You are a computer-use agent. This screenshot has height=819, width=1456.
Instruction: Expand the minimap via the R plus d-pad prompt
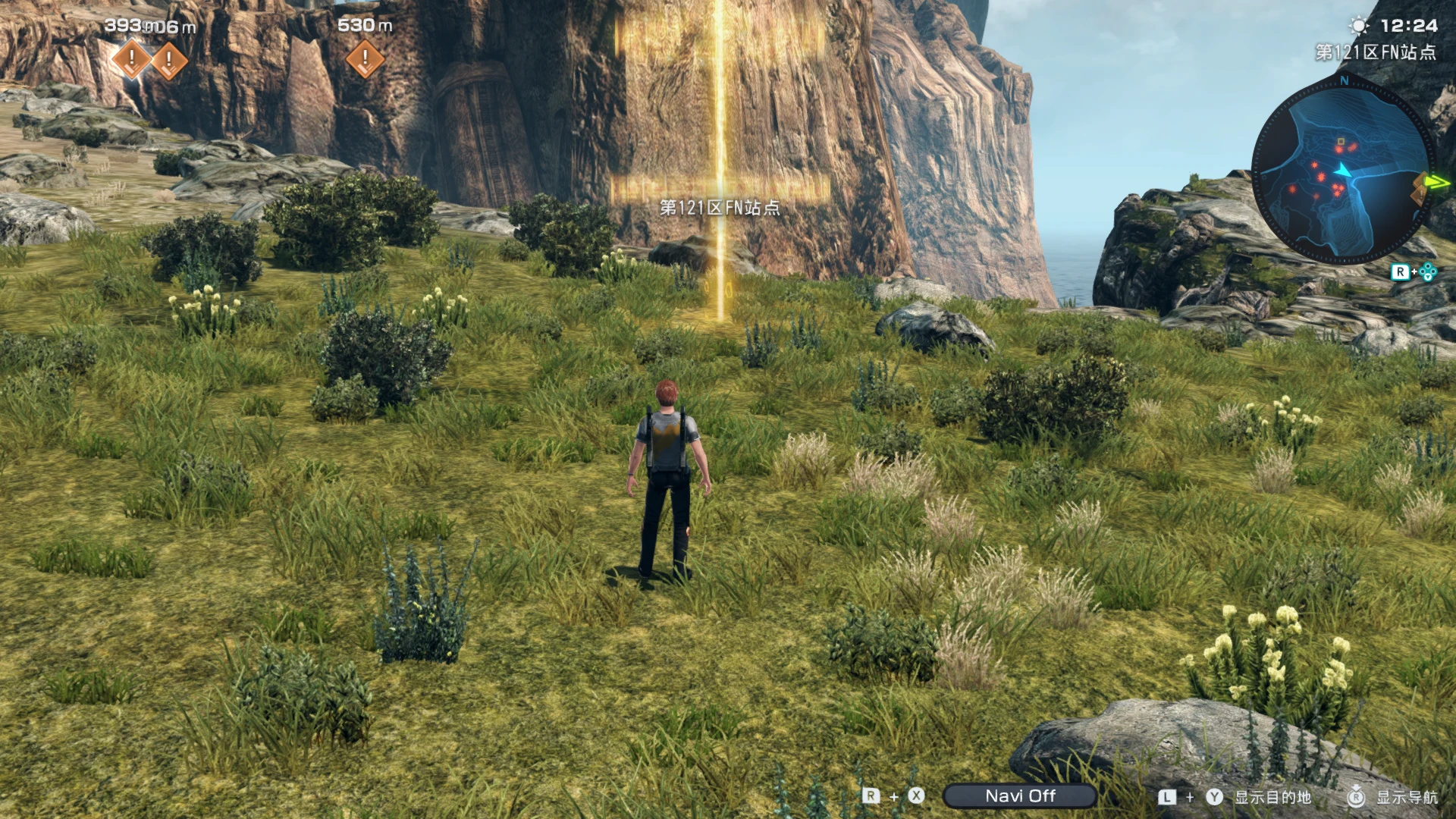[x=1415, y=272]
